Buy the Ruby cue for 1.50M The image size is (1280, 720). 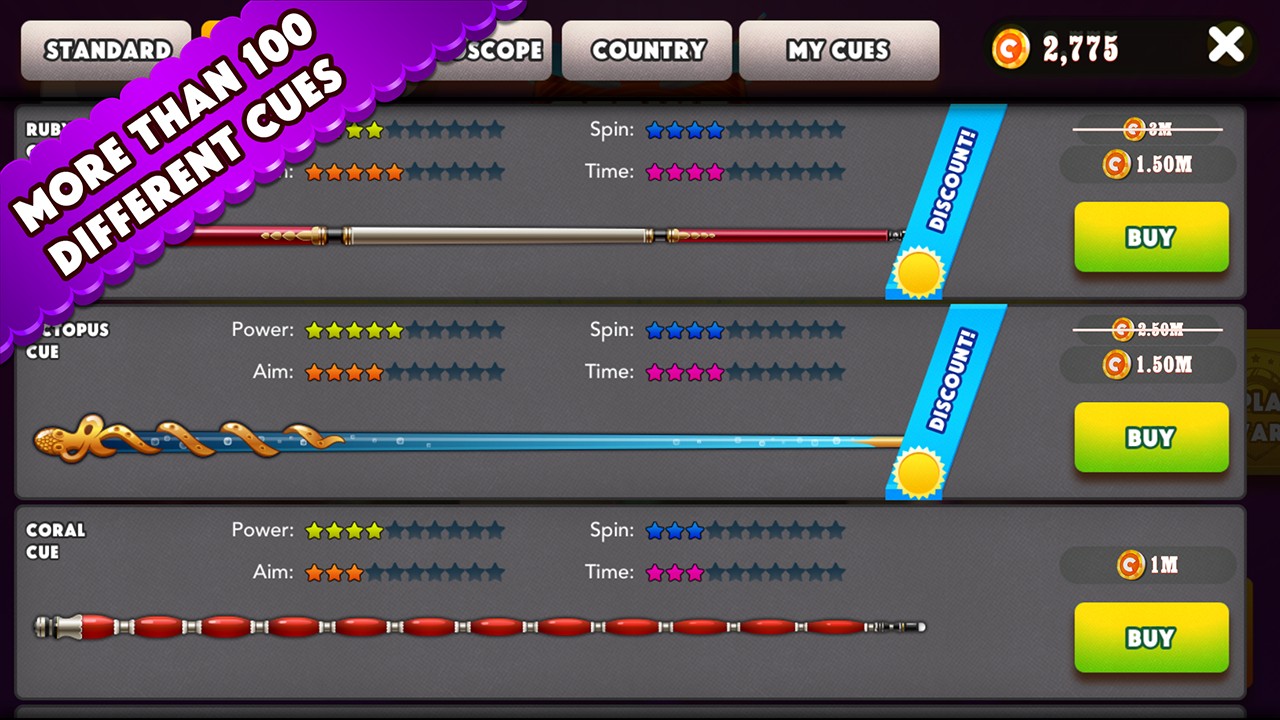coord(1151,238)
